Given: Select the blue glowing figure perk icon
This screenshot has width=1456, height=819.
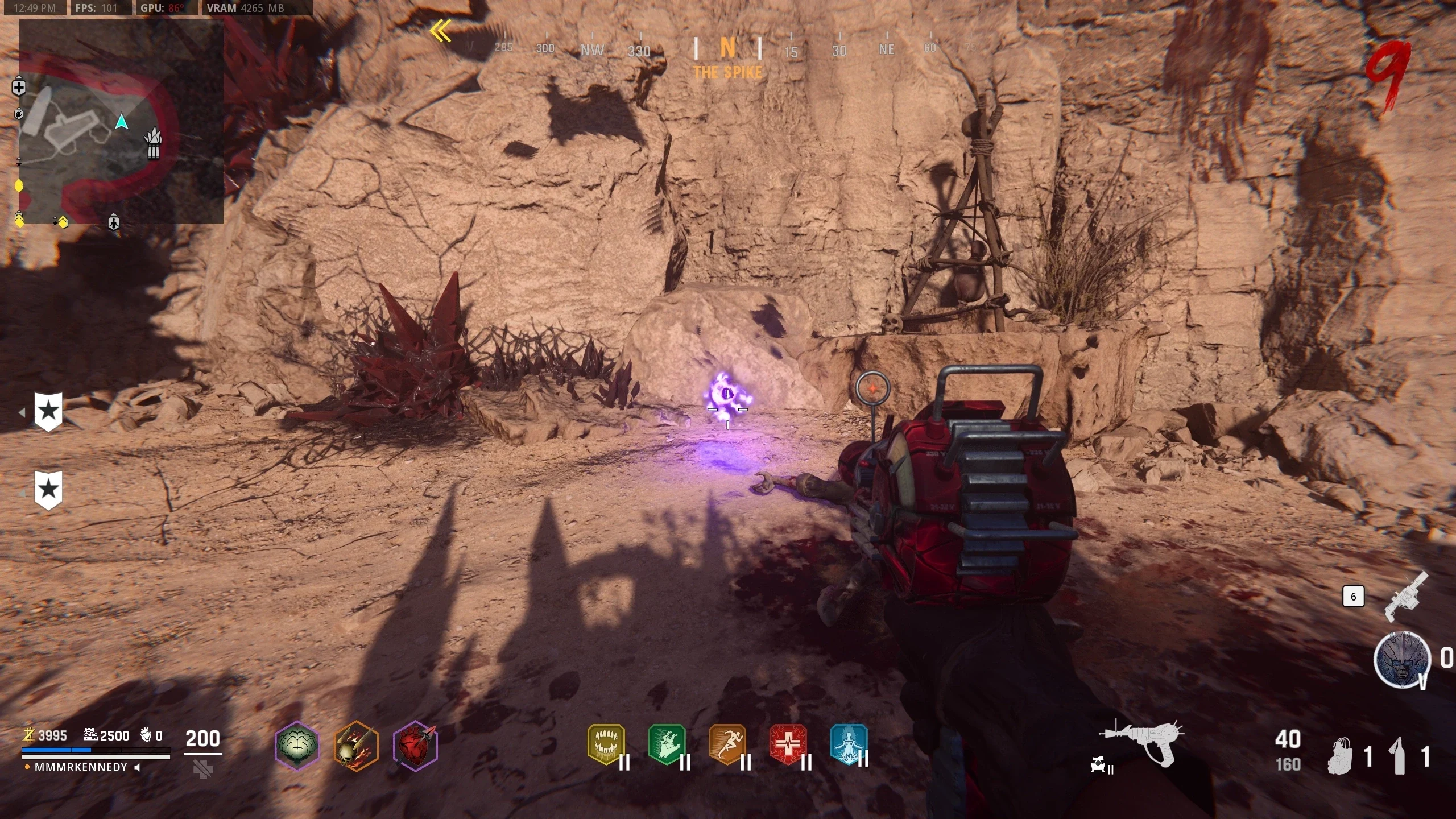Looking at the screenshot, I should click(849, 744).
